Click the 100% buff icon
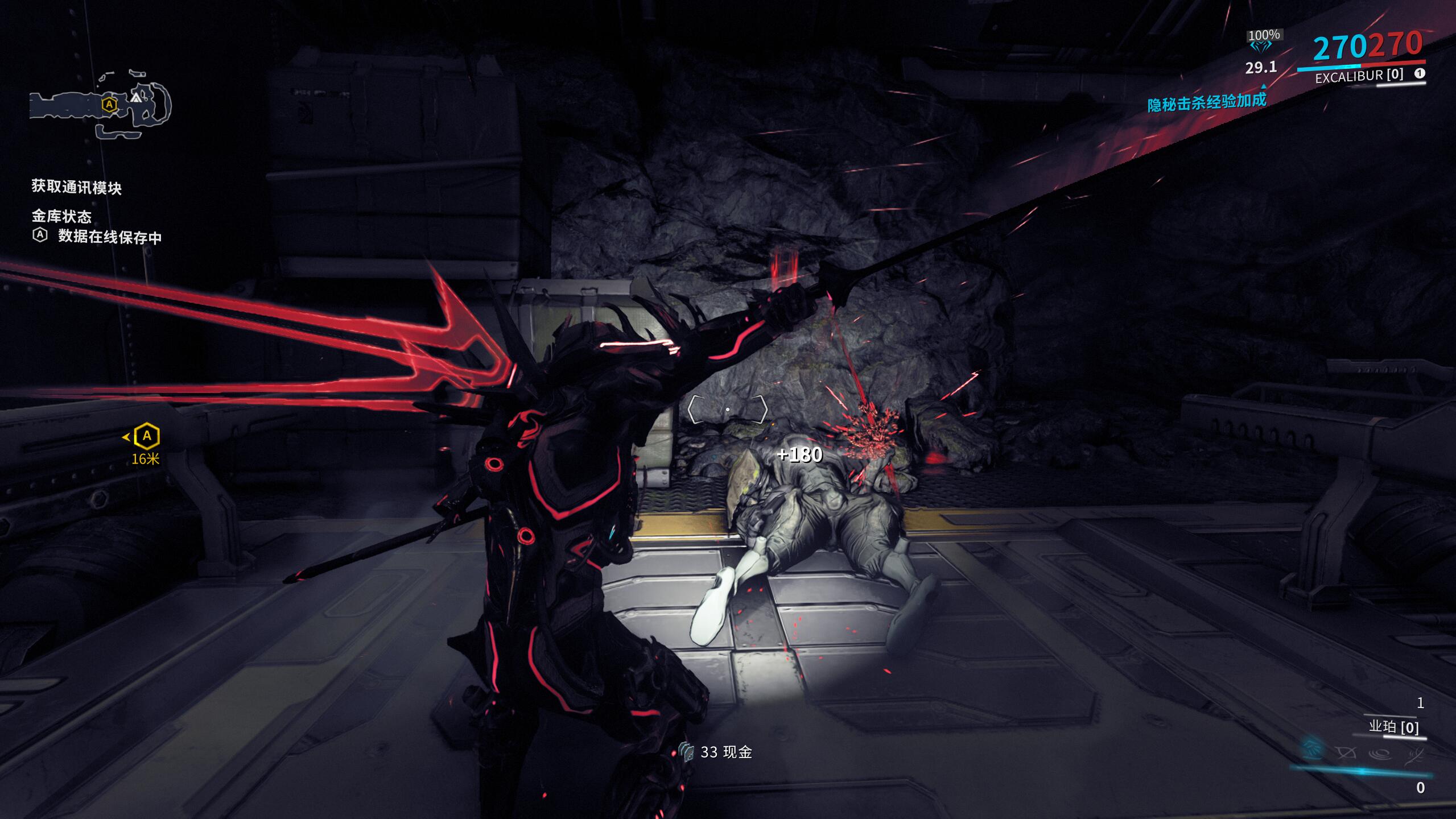1456x819 pixels. pos(1264,41)
